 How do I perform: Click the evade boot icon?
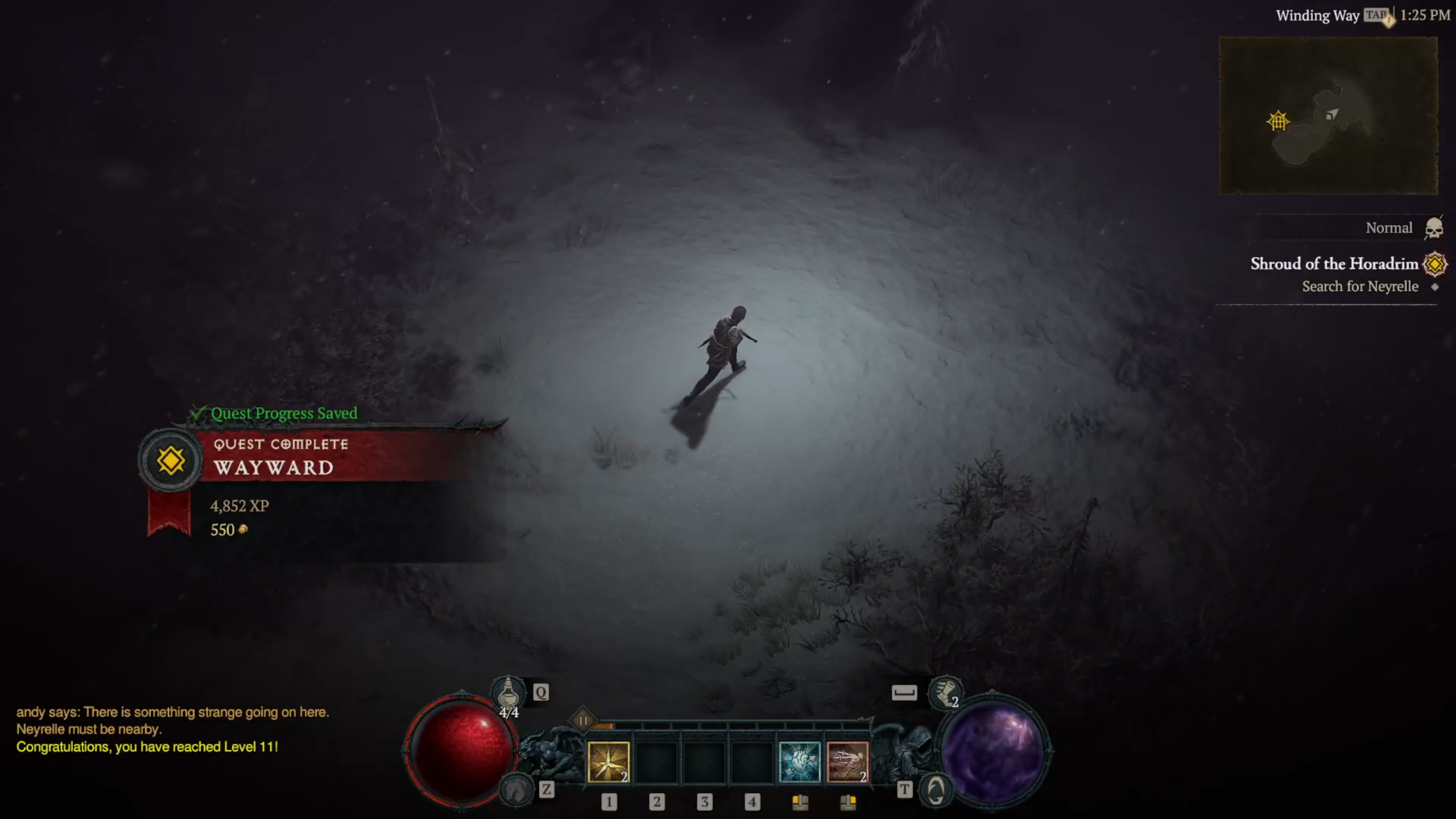[x=945, y=693]
